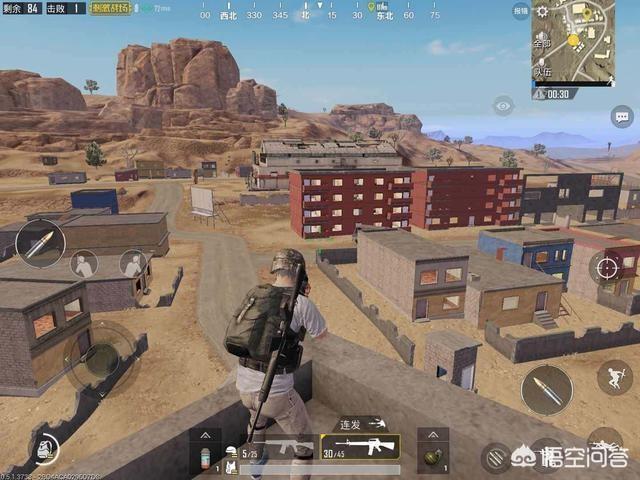Select the highlighted M16 rifle slot
This screenshot has height=480, width=640.
(360, 447)
